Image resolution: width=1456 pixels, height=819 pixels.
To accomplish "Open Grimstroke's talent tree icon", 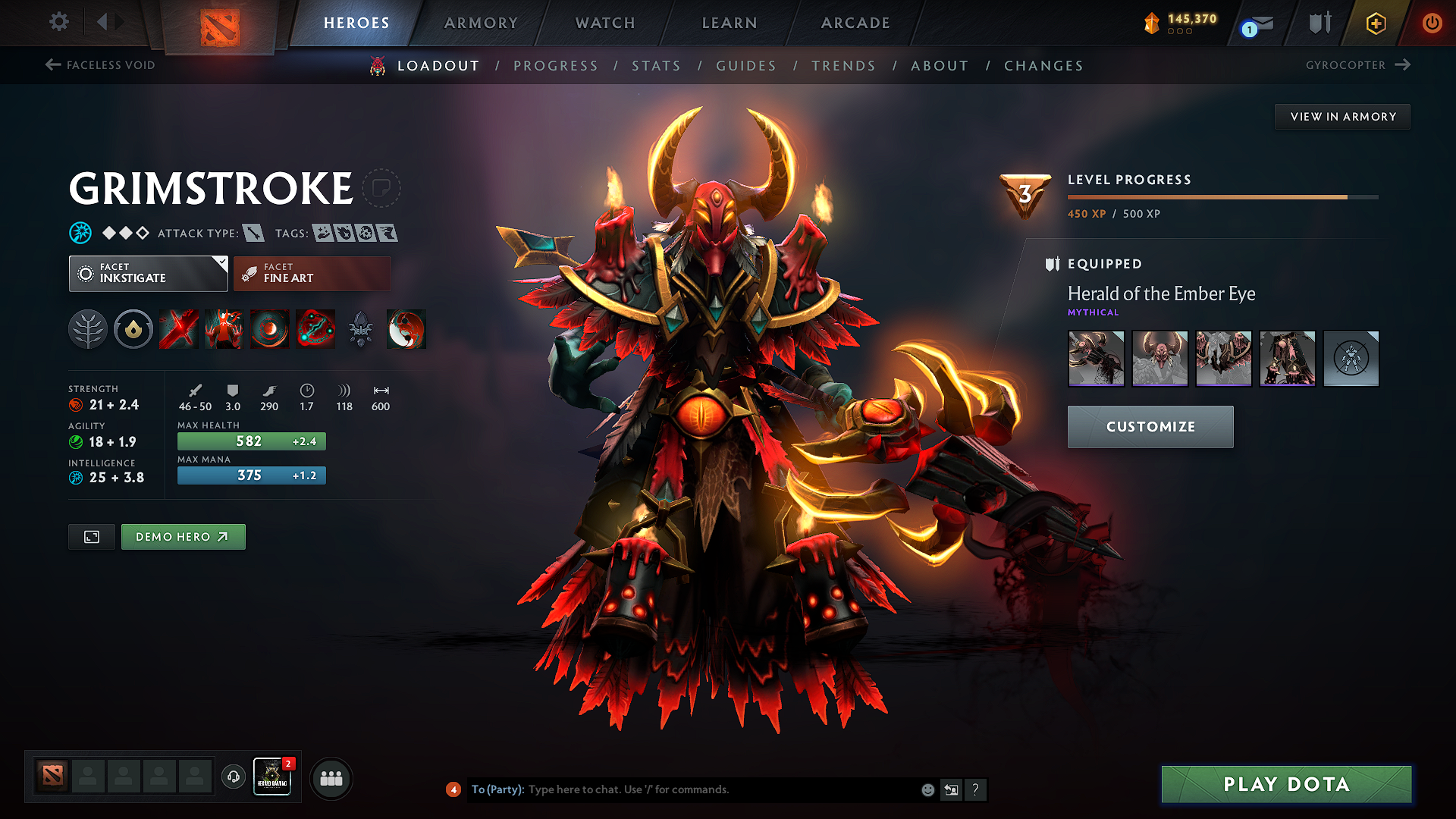I will point(87,329).
